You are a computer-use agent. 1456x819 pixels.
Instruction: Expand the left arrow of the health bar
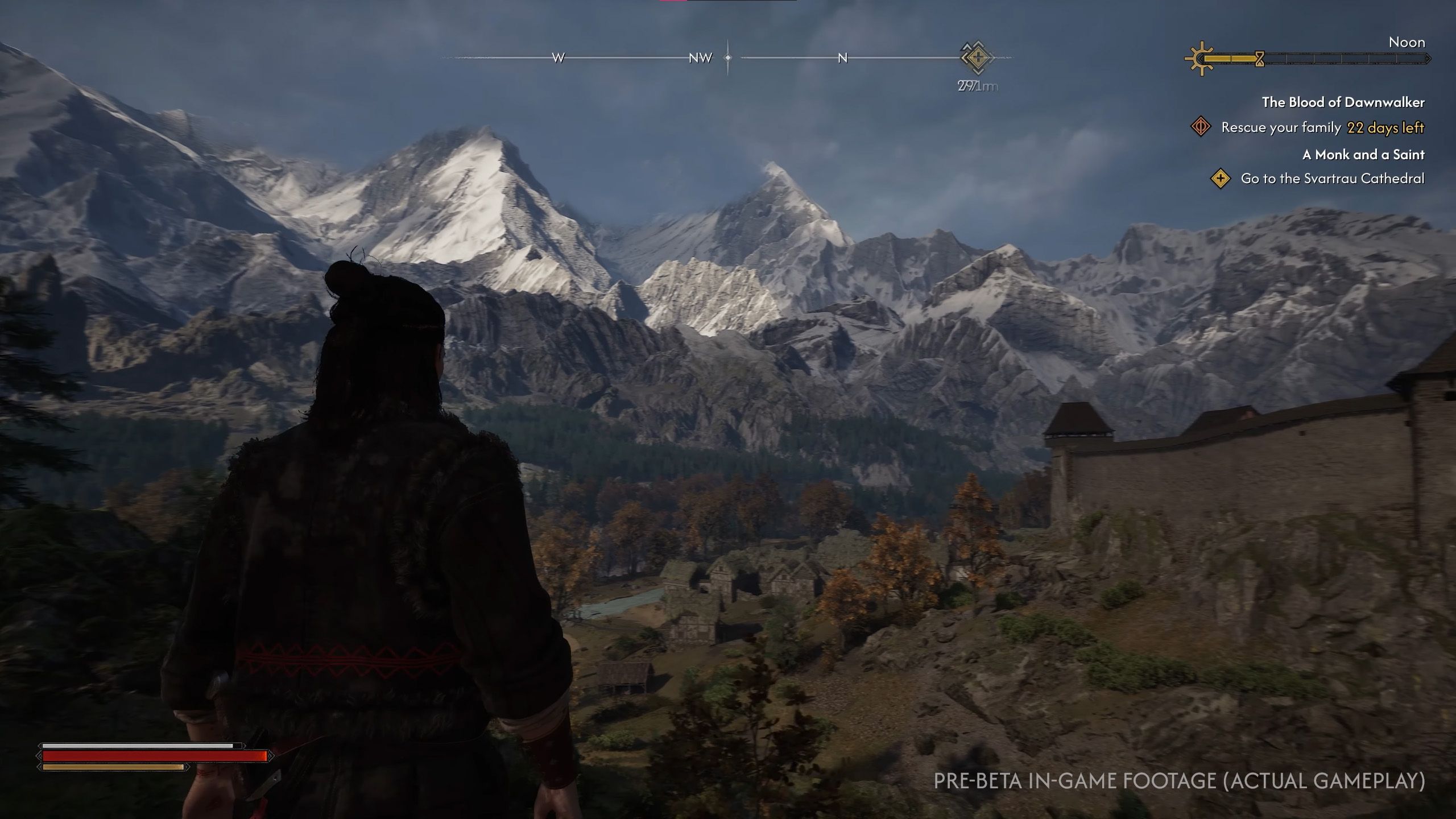(x=40, y=757)
